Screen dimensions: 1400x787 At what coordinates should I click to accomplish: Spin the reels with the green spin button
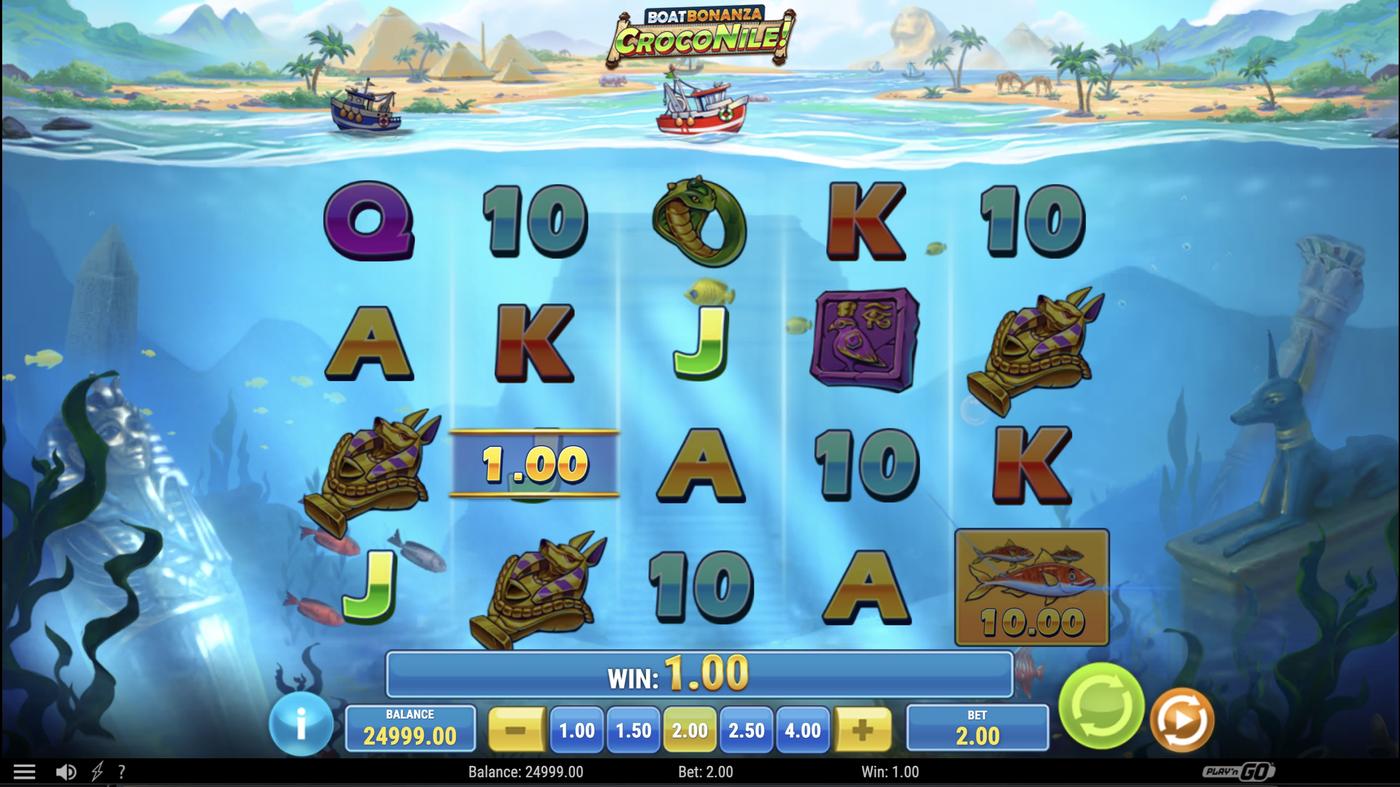pos(1099,708)
